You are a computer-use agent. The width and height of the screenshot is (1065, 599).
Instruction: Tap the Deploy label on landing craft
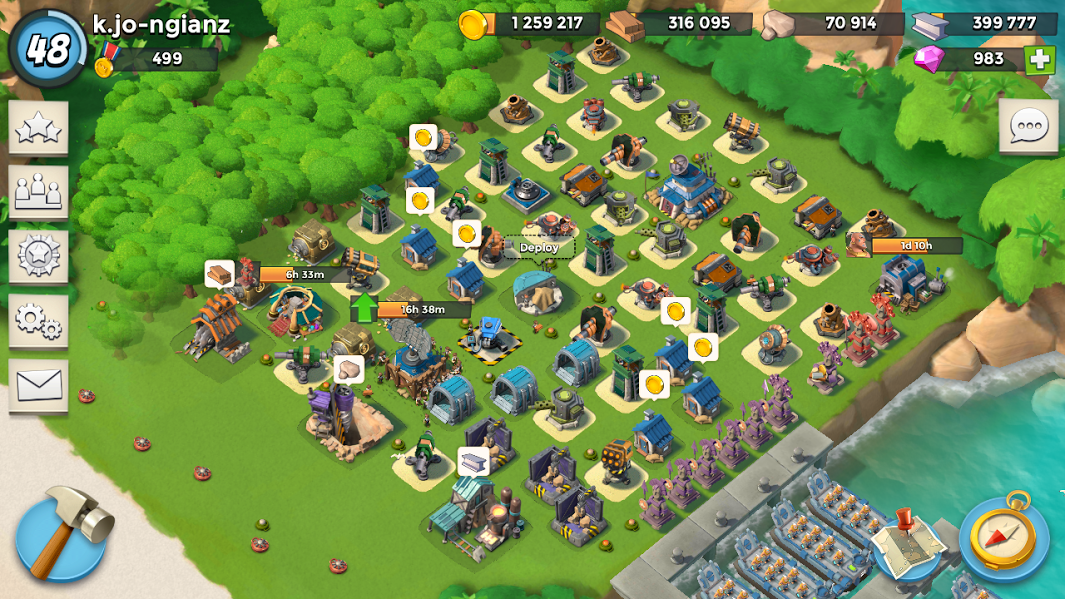(x=539, y=248)
